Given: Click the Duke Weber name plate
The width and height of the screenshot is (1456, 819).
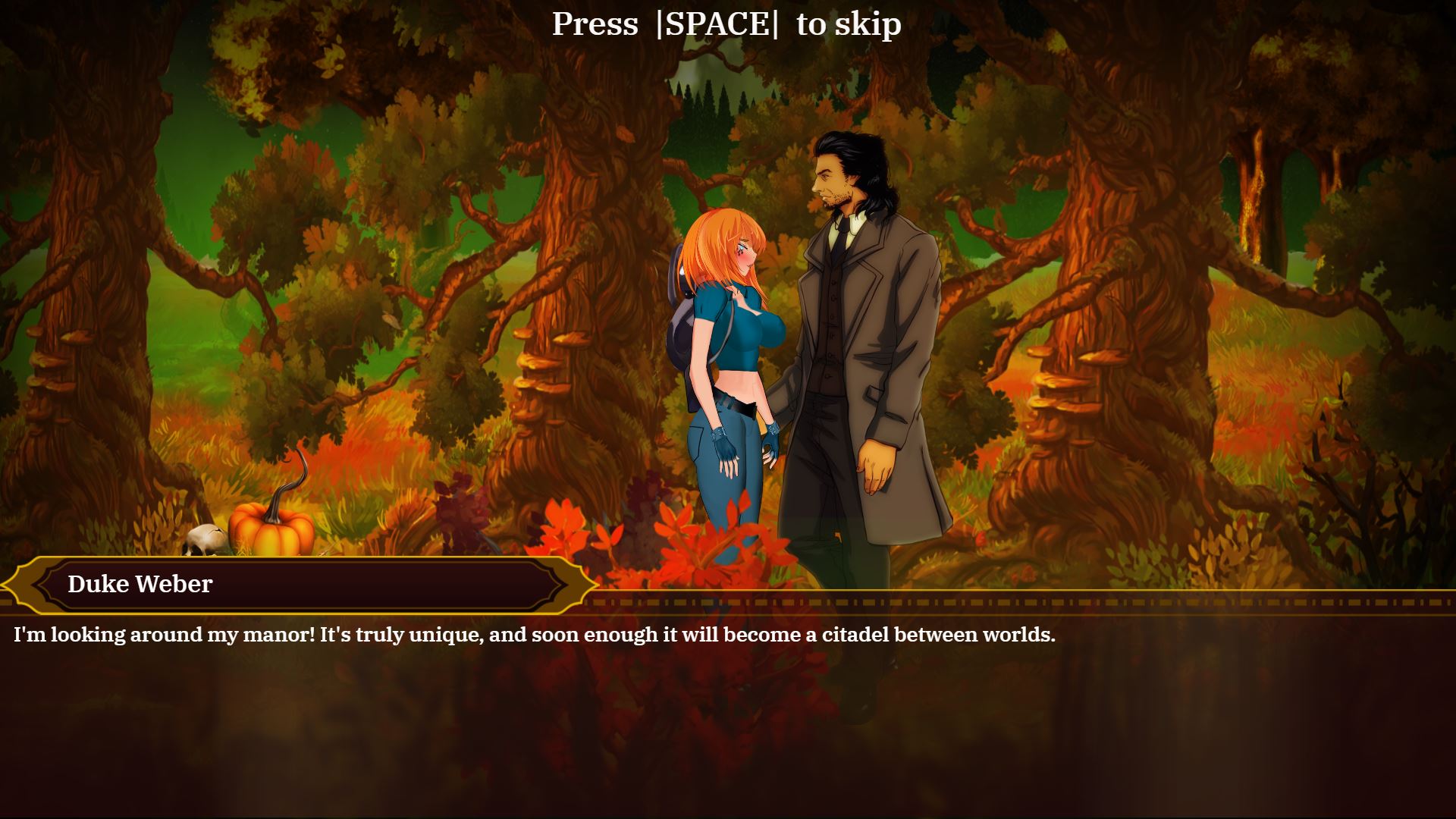Looking at the screenshot, I should pos(140,585).
